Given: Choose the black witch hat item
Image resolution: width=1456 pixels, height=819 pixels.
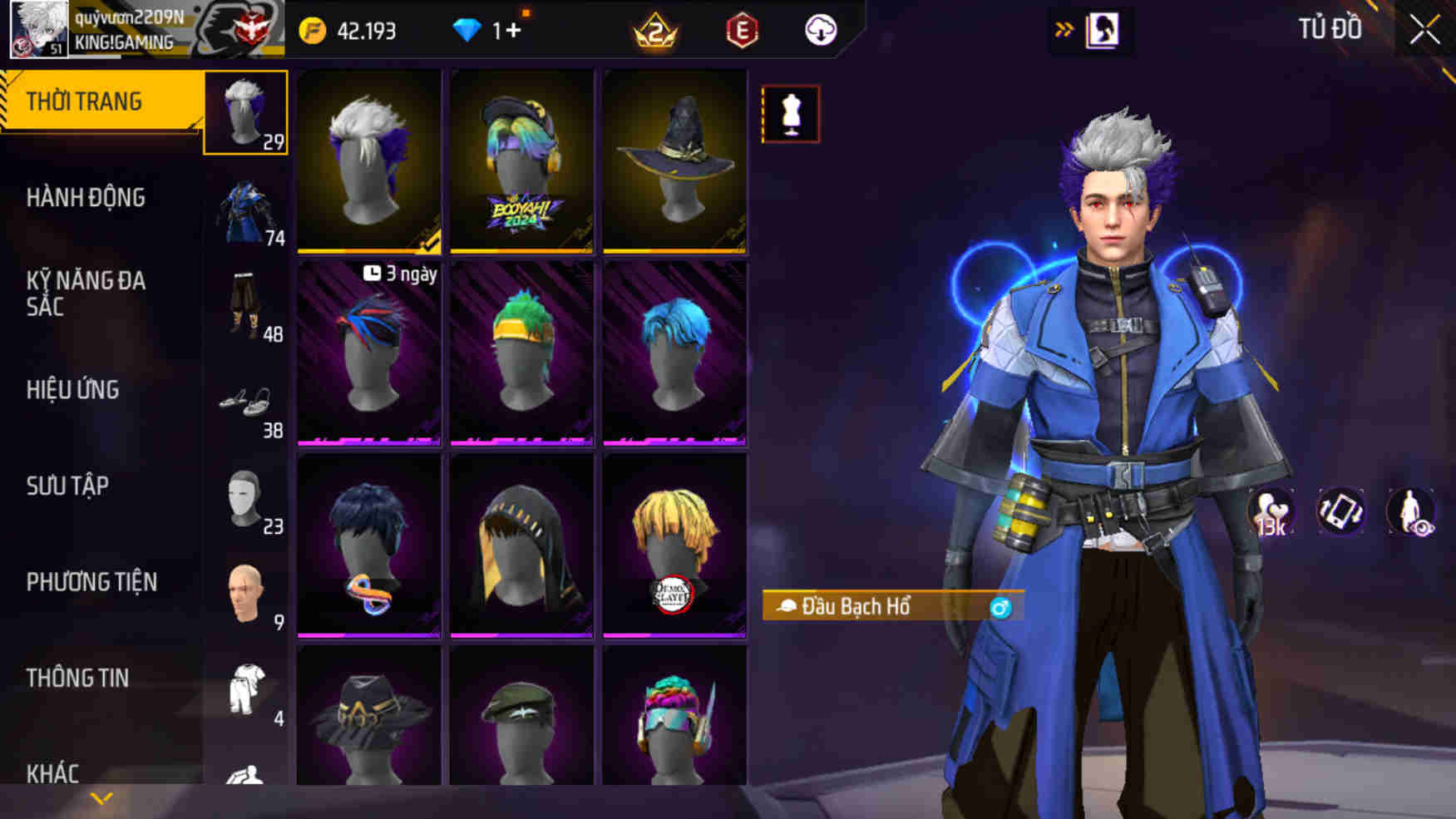Looking at the screenshot, I should pos(674,160).
